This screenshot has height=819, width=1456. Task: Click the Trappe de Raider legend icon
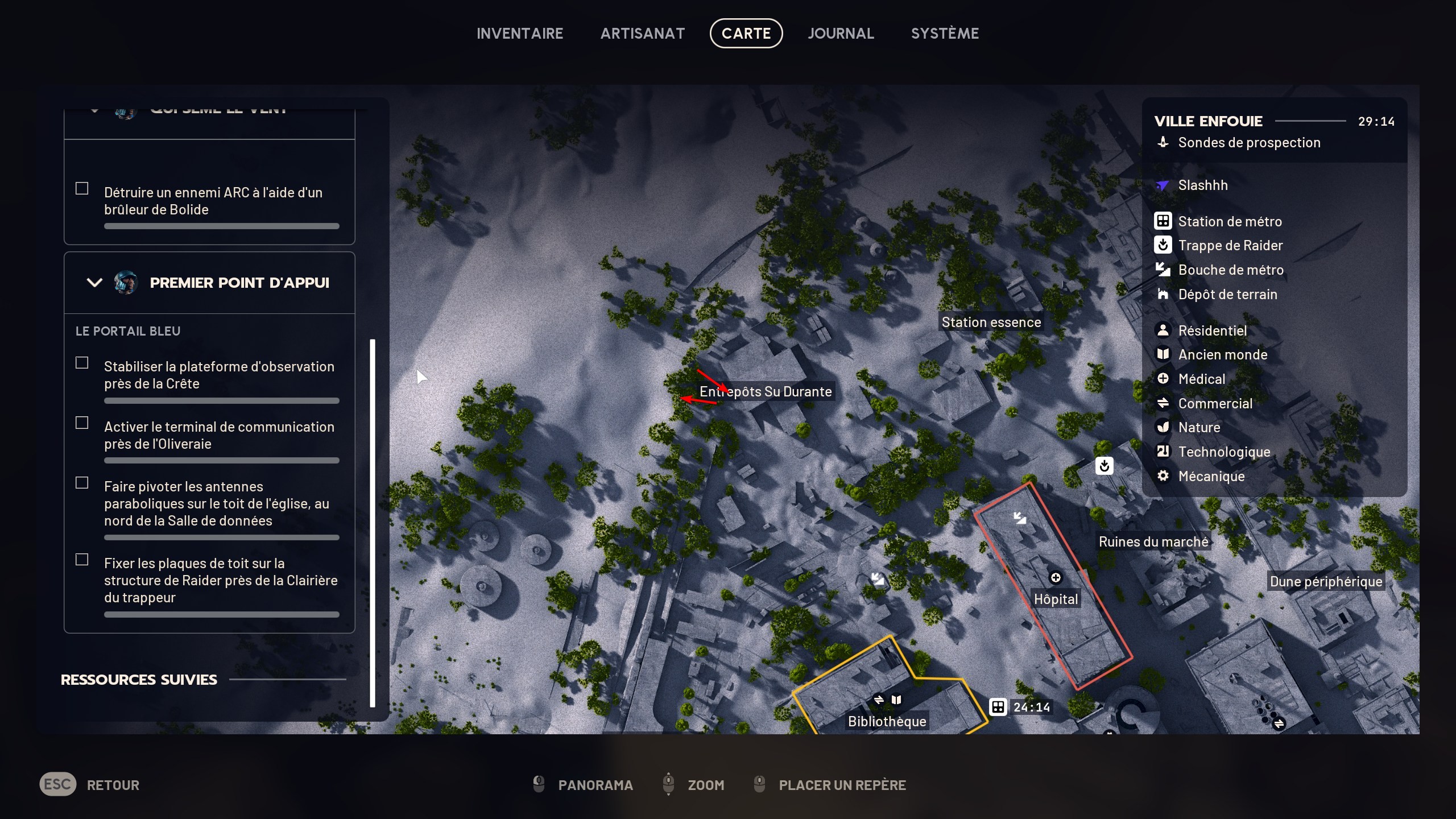coord(1164,245)
